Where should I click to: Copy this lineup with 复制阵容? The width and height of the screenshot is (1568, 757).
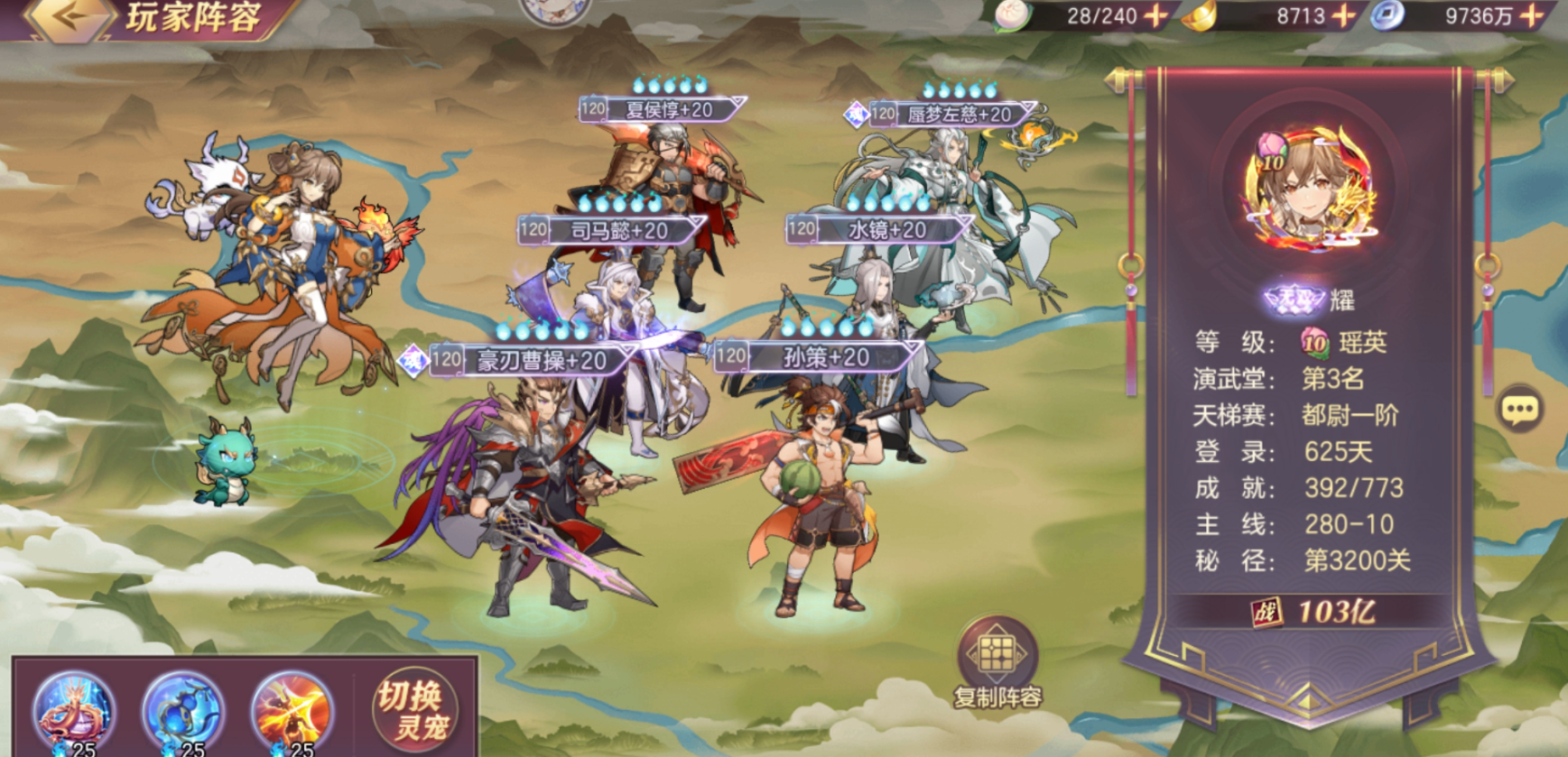(997, 663)
